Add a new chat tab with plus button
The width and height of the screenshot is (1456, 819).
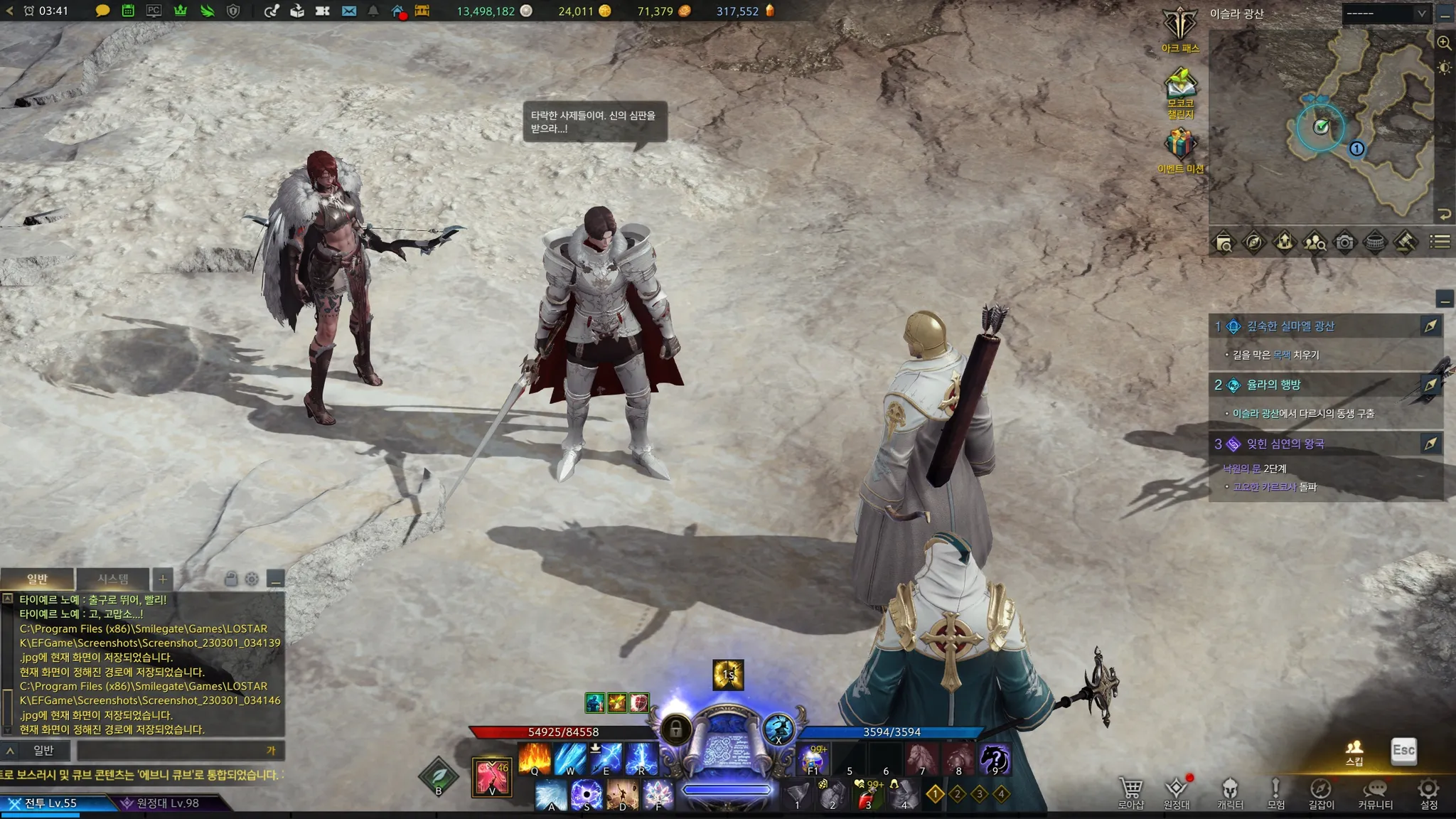(163, 579)
